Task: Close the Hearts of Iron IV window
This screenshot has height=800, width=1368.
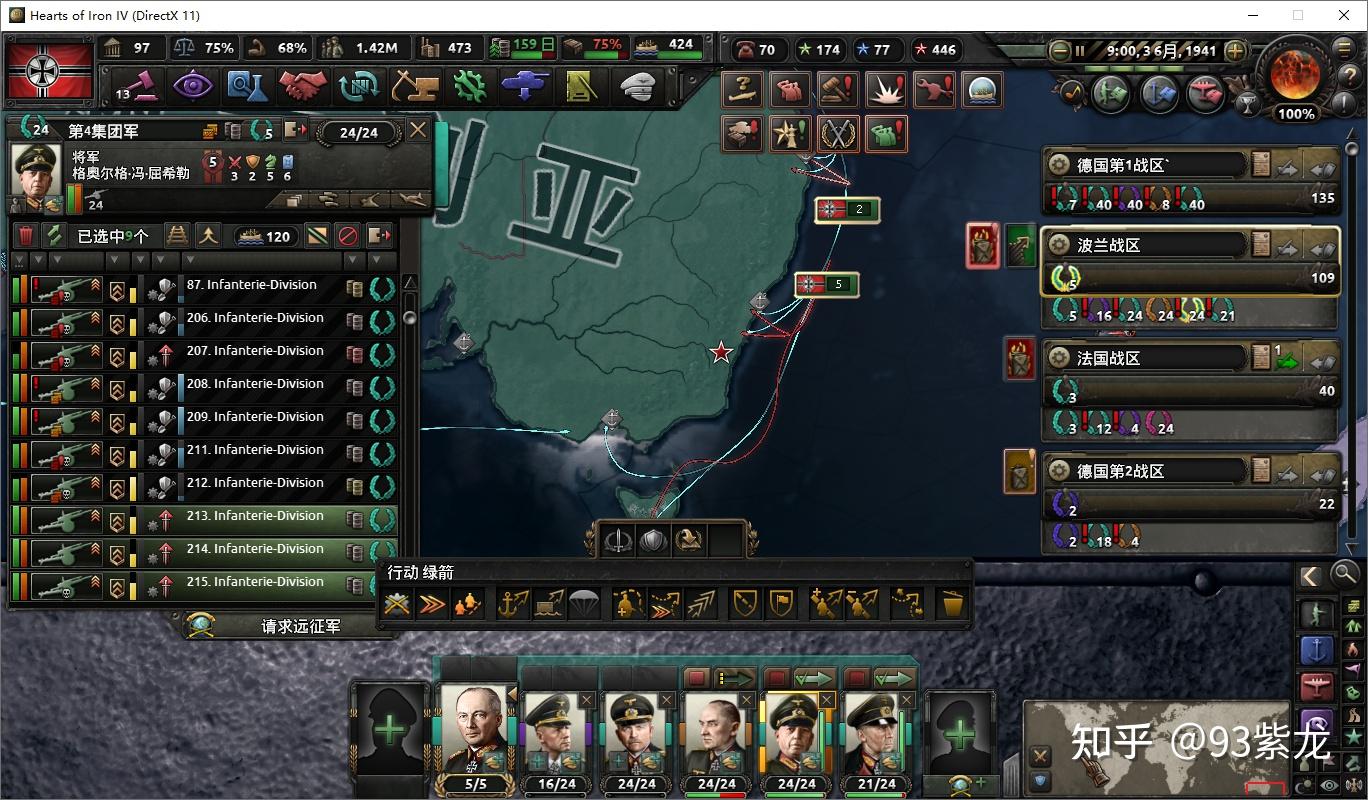Action: click(1344, 15)
